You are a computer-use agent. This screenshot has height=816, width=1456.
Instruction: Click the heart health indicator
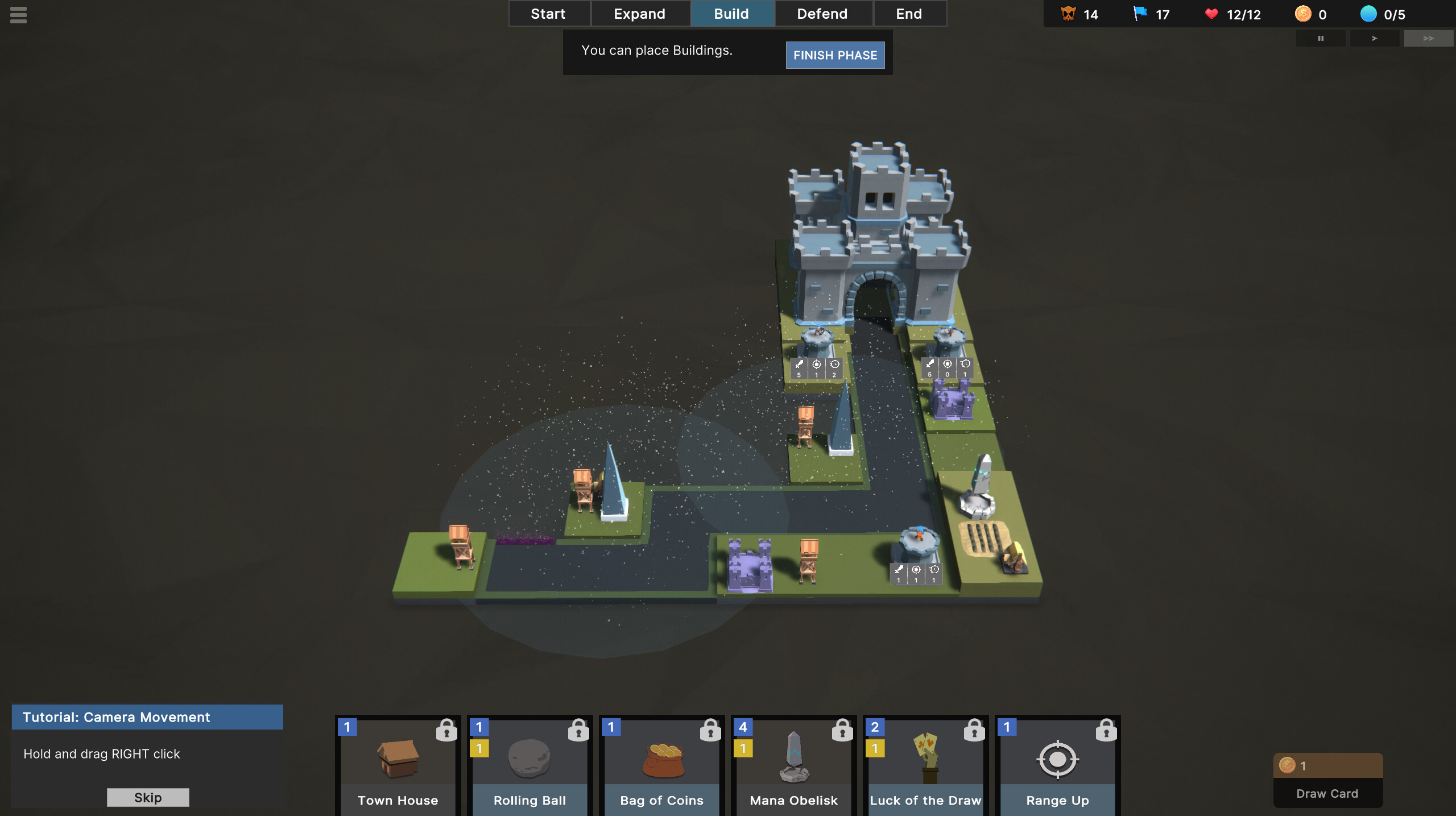point(1212,14)
